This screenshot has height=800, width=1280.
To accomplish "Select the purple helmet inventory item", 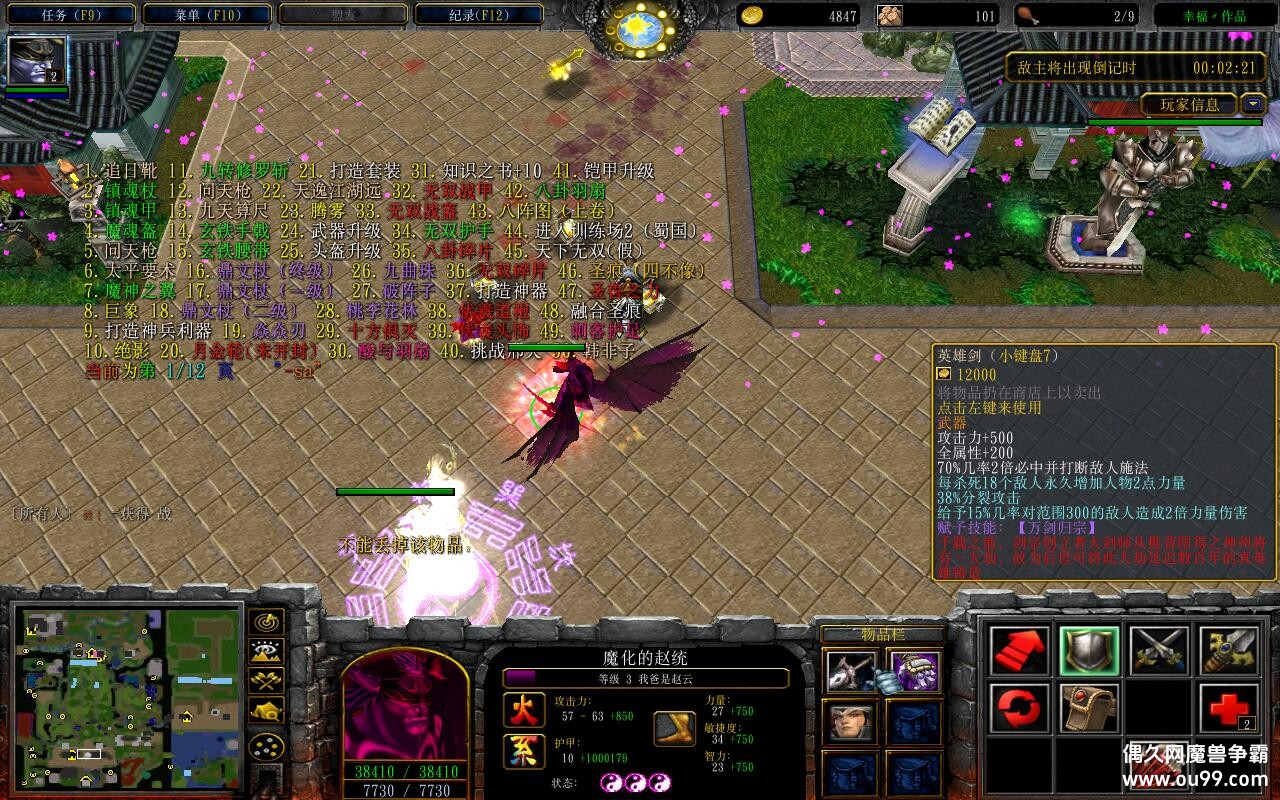I will point(914,671).
